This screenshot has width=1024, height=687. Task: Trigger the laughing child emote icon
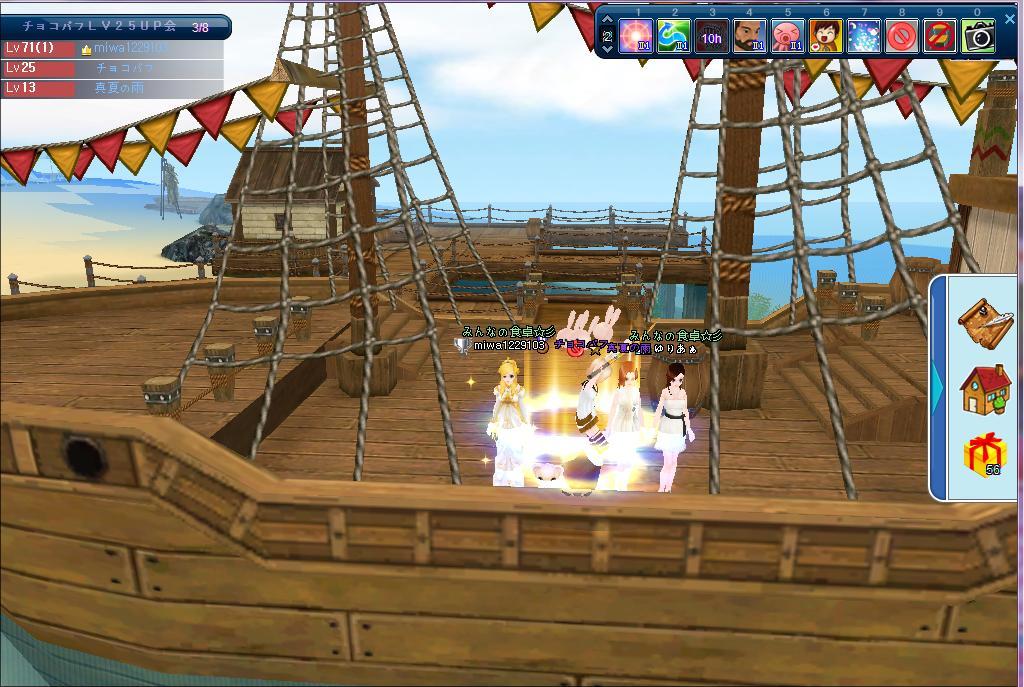pyautogui.click(x=826, y=38)
